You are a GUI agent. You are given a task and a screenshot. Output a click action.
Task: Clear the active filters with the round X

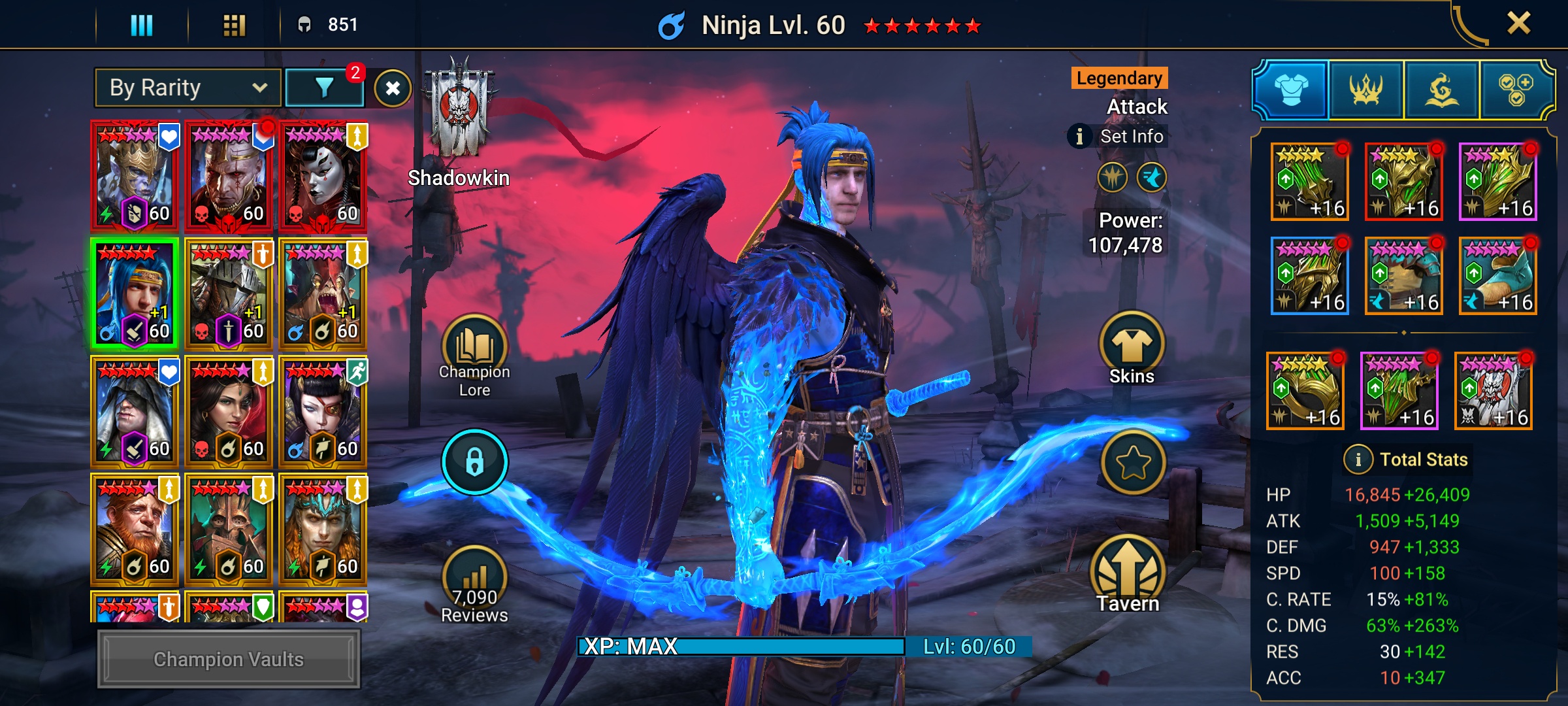[393, 88]
